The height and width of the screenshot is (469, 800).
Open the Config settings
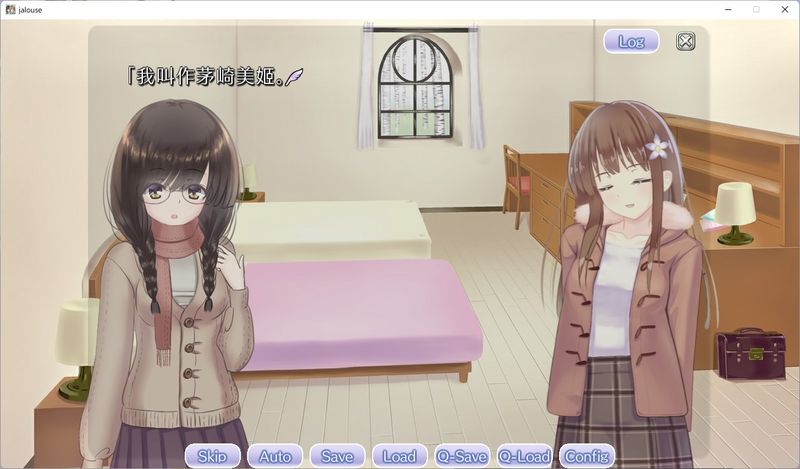587,456
